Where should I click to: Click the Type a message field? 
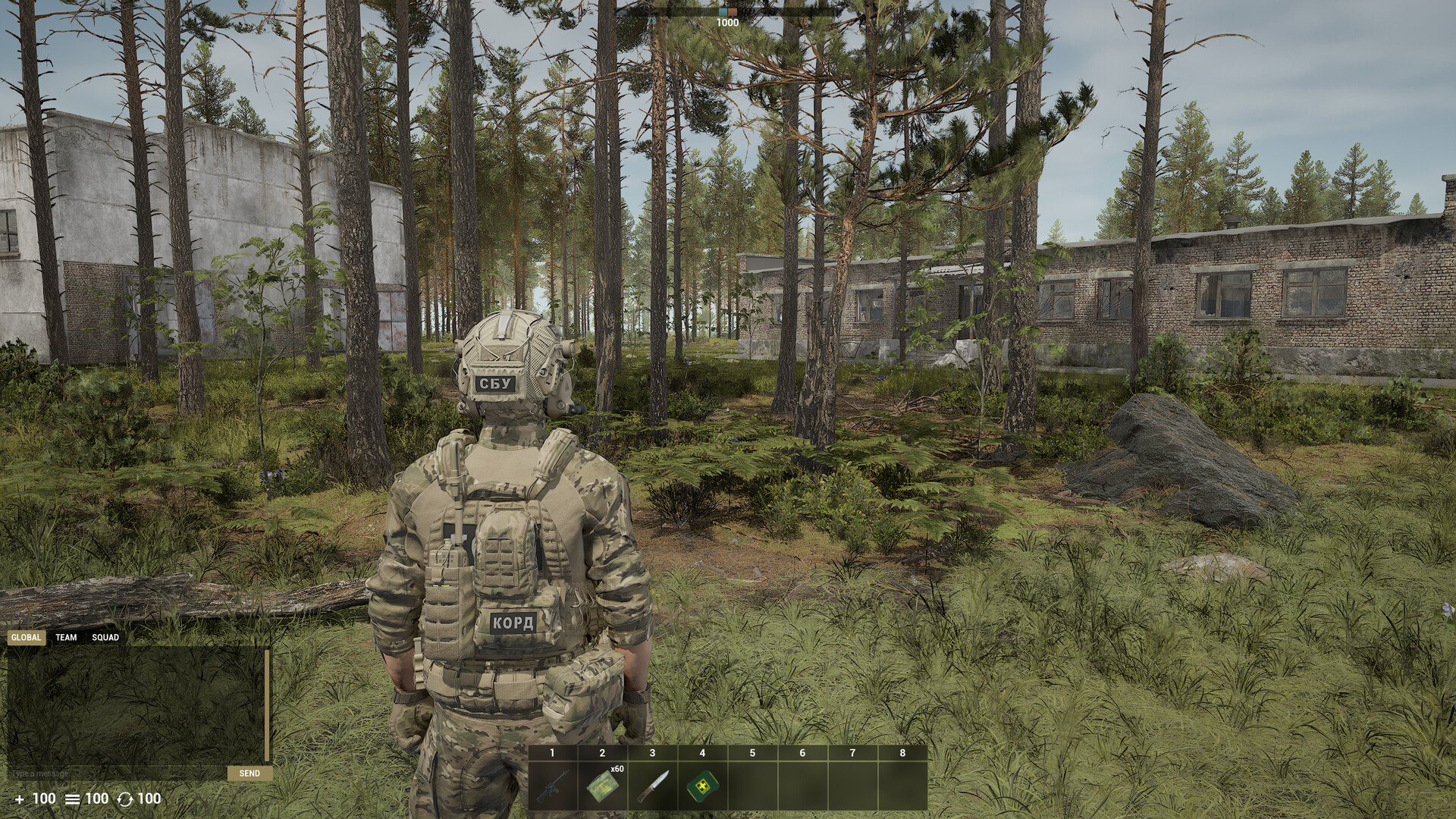114,772
